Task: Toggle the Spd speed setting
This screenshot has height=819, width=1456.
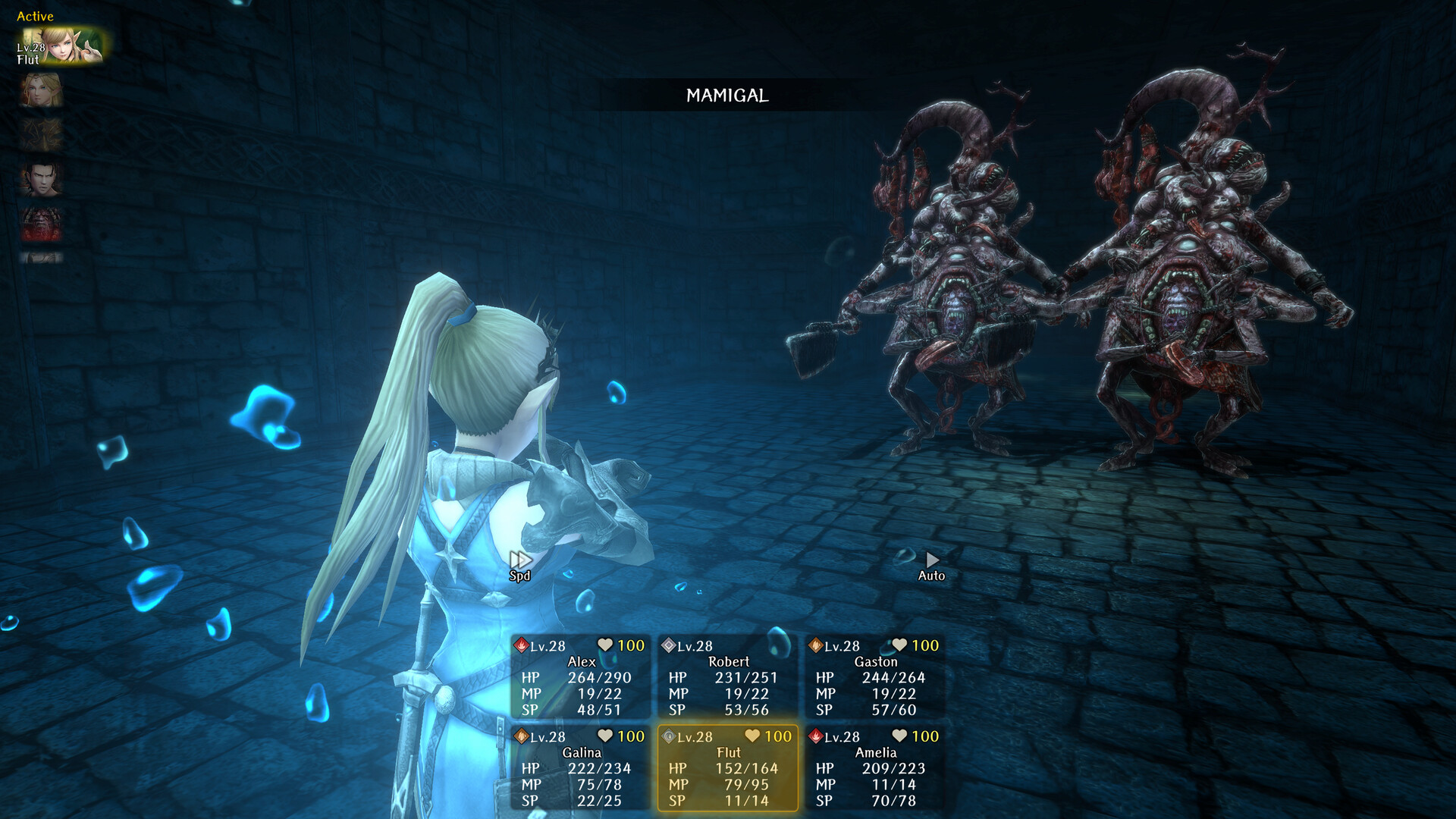Action: point(520,561)
